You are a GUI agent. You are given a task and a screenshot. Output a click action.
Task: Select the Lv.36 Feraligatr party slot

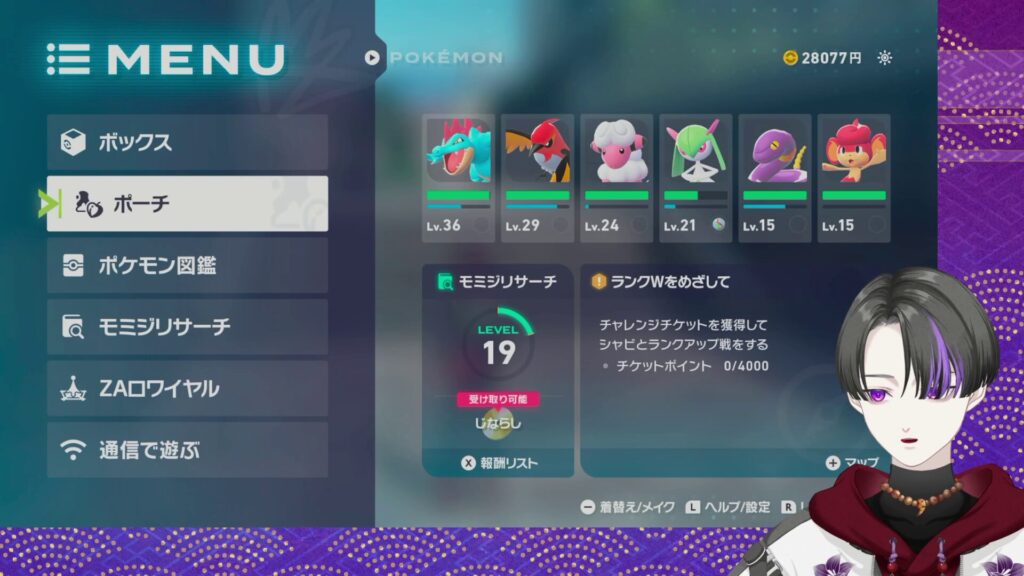pos(460,178)
